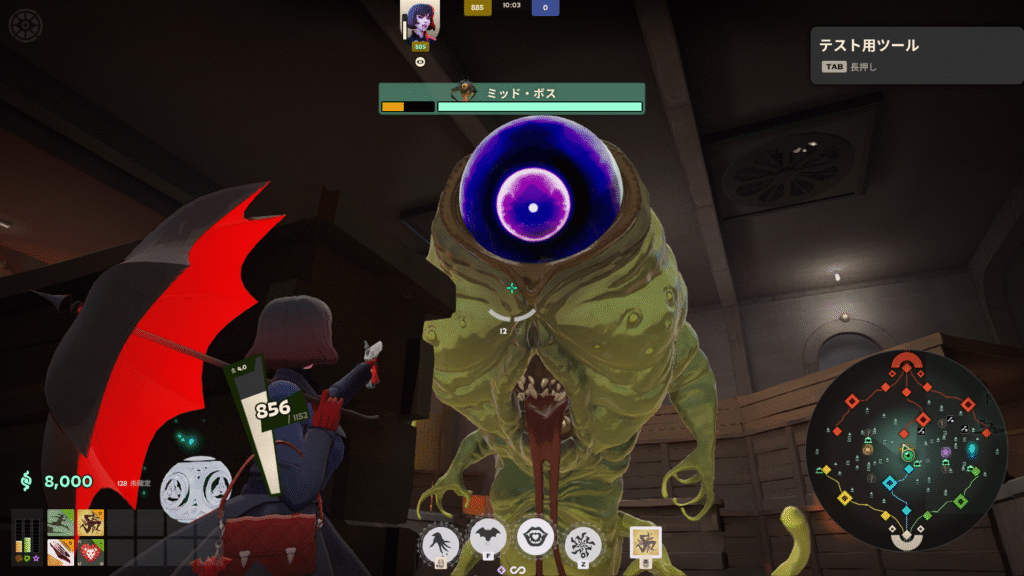This screenshot has height=576, width=1024.
Task: Use the active item slot beside the abilities
Action: (645, 543)
